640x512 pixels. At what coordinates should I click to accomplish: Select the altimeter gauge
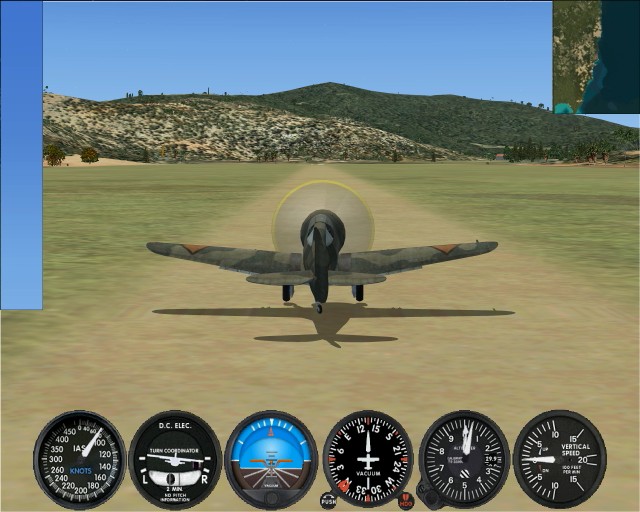click(x=464, y=458)
